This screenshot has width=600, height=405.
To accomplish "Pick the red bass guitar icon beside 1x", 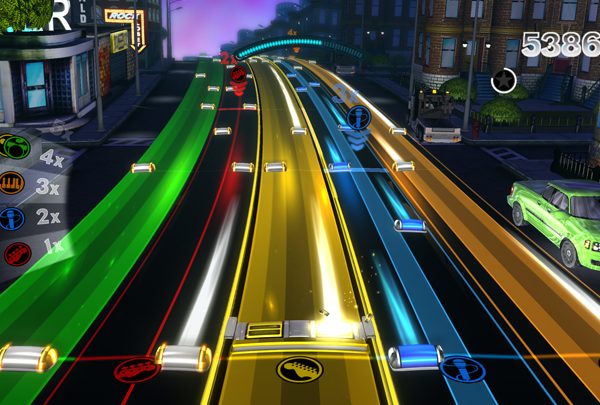I will tap(14, 254).
